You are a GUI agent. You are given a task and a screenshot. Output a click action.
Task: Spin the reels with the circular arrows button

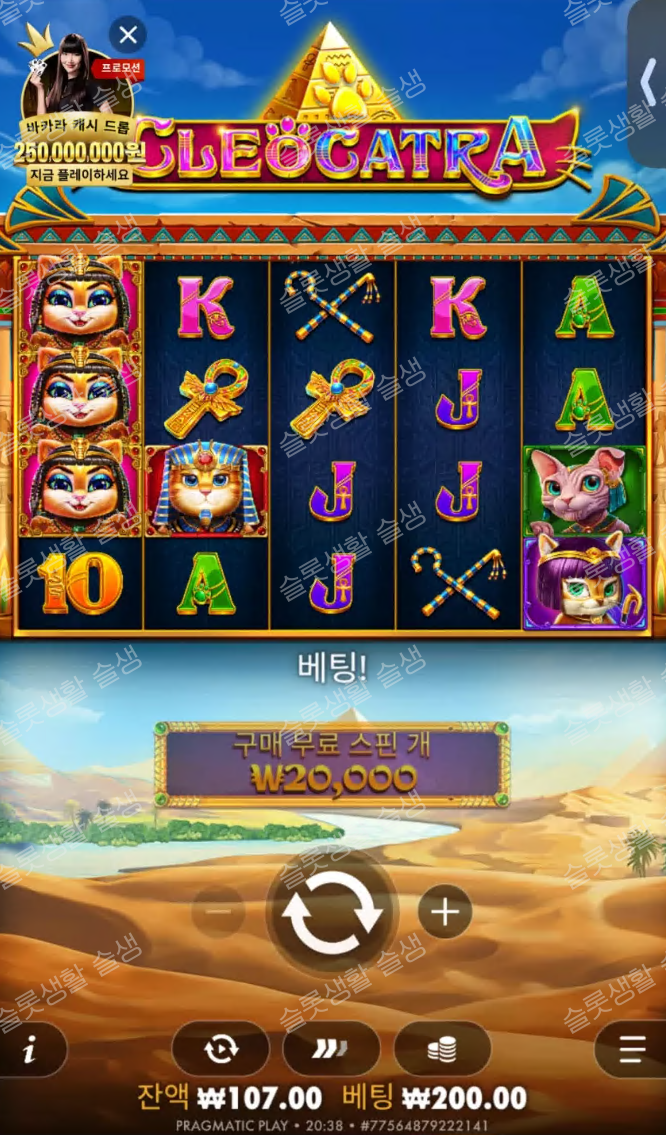pos(332,912)
